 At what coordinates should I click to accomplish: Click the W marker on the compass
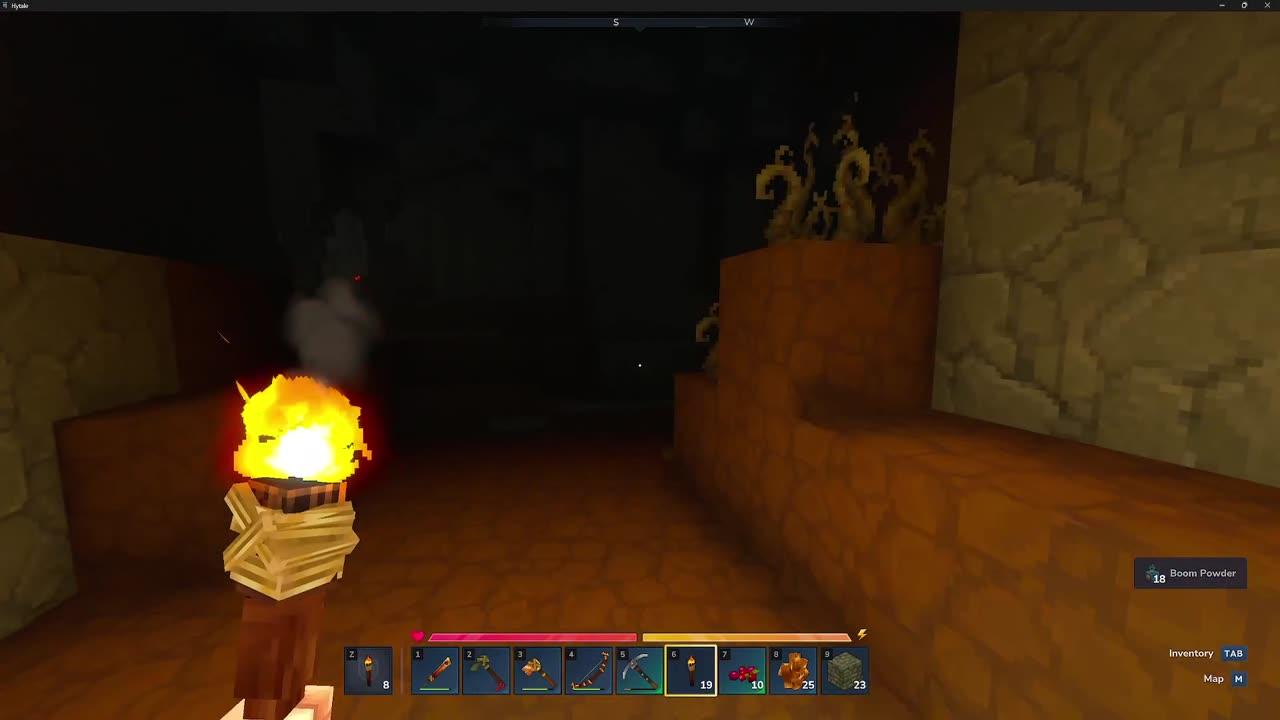click(749, 21)
